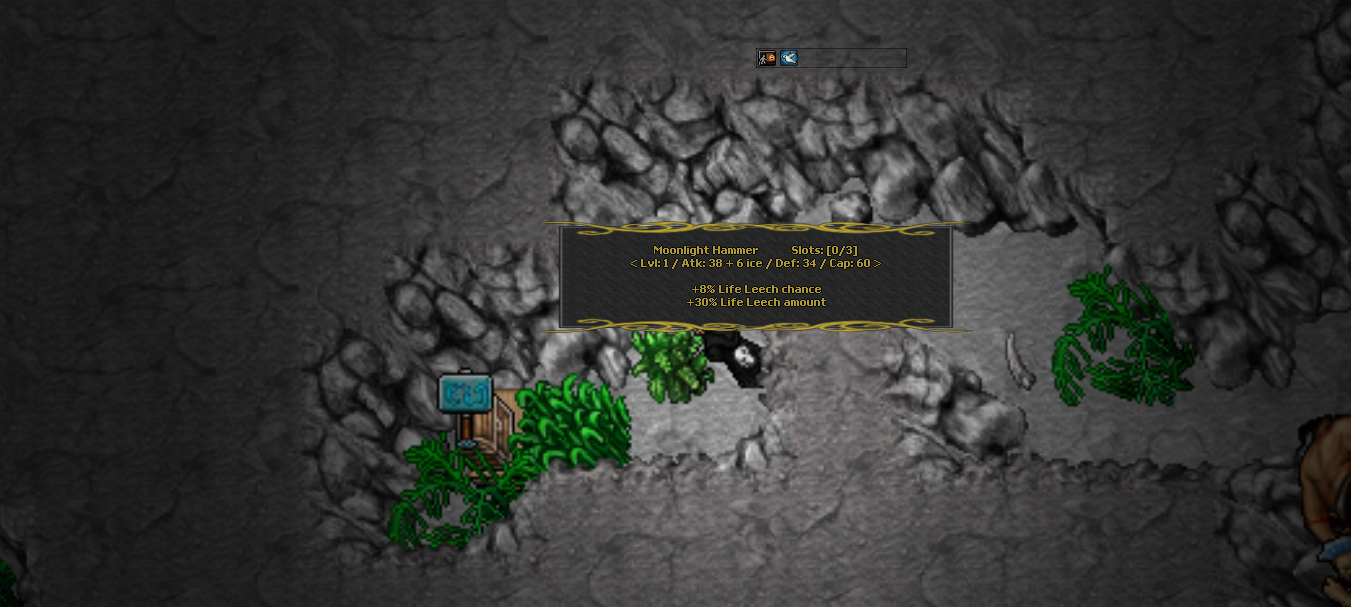The width and height of the screenshot is (1351, 607).
Task: Select the white dove protection zone icon
Action: [x=789, y=58]
